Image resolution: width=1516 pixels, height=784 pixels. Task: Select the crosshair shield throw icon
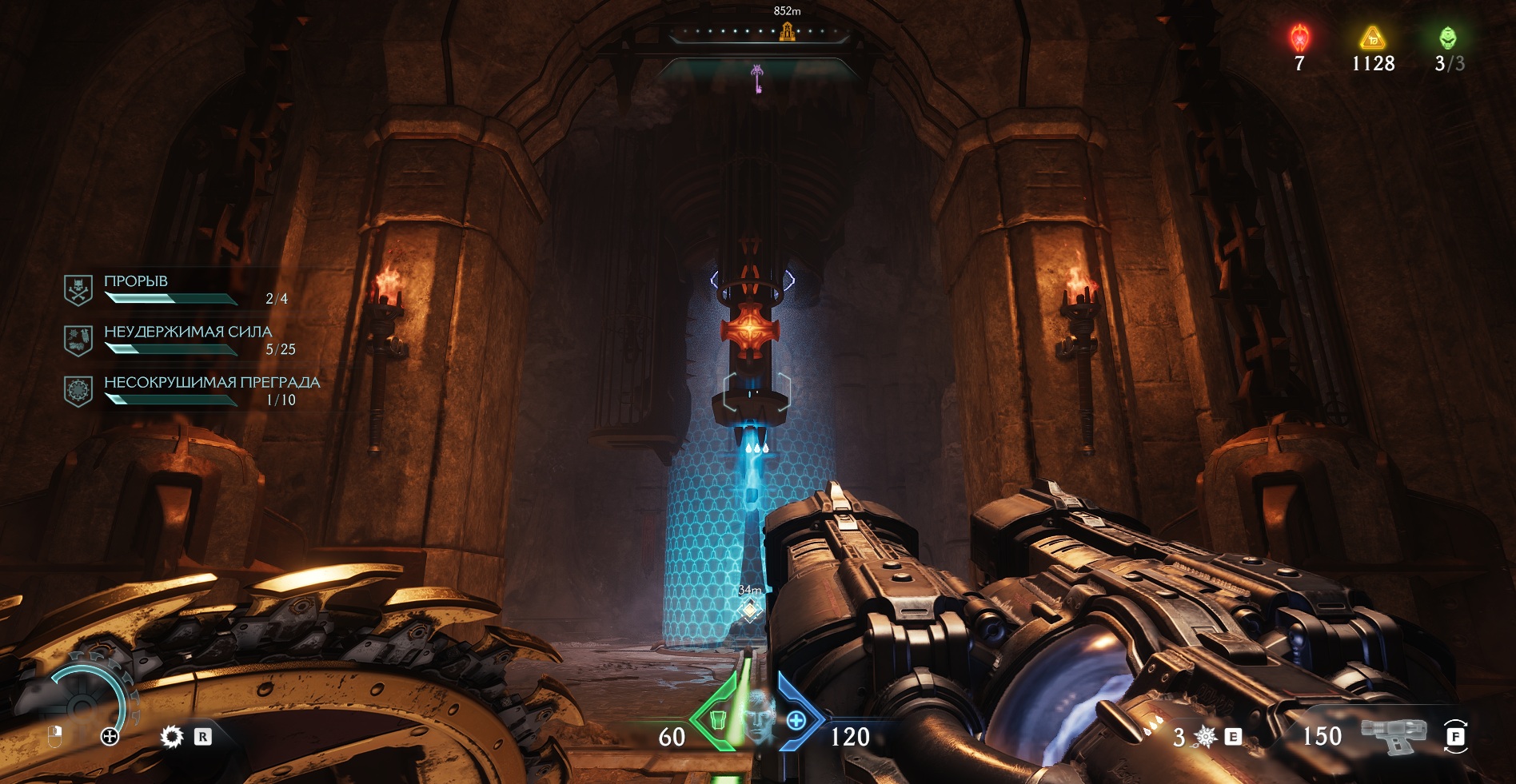coord(110,736)
